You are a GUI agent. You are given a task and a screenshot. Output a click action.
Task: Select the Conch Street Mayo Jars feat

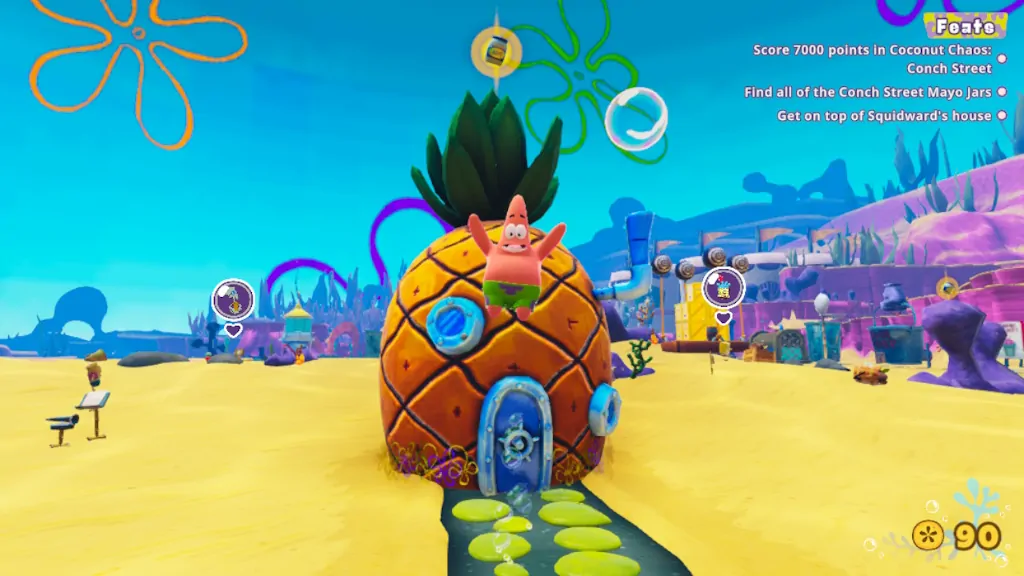click(x=868, y=92)
